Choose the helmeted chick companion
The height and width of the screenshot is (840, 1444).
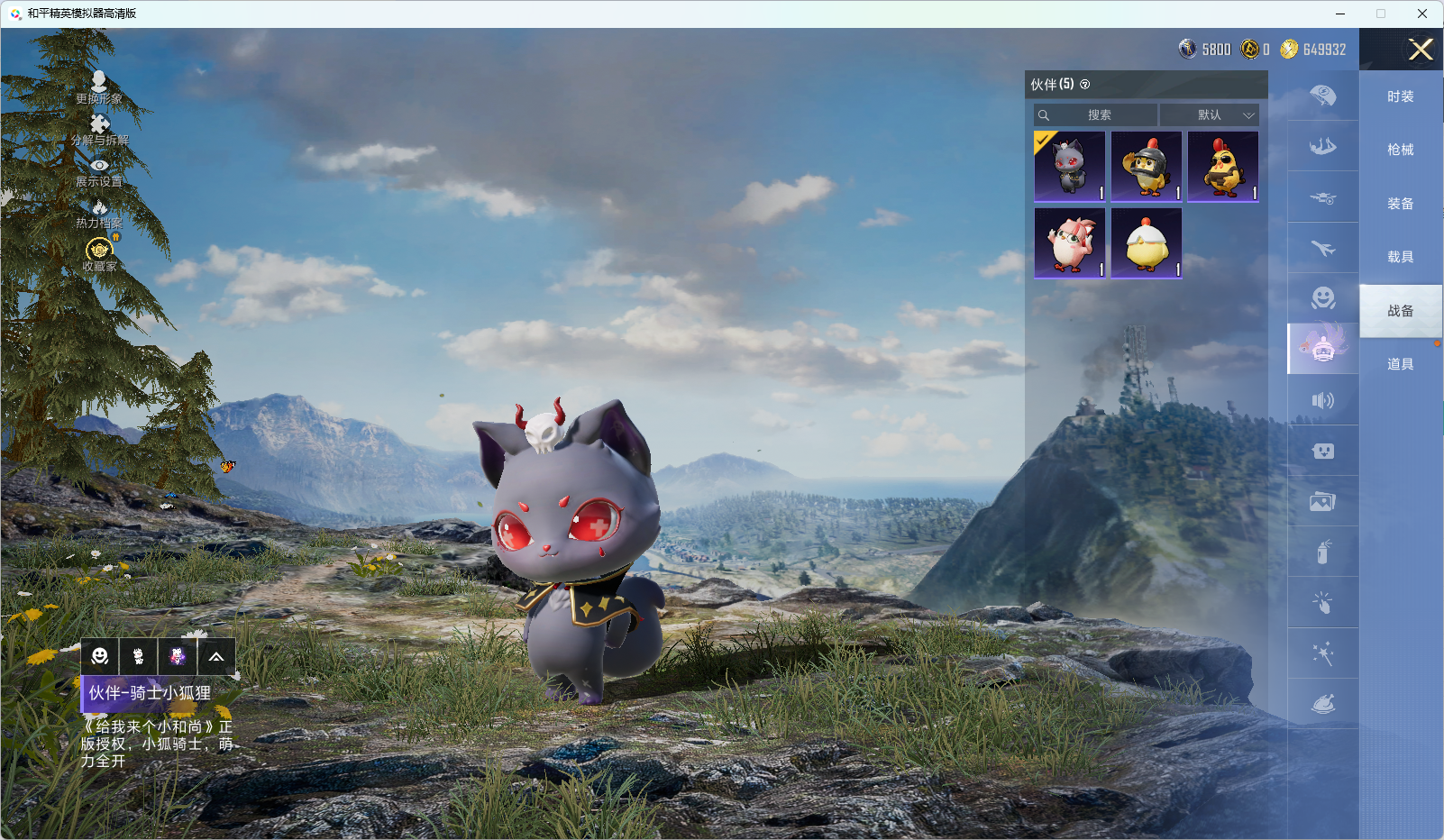1147,167
